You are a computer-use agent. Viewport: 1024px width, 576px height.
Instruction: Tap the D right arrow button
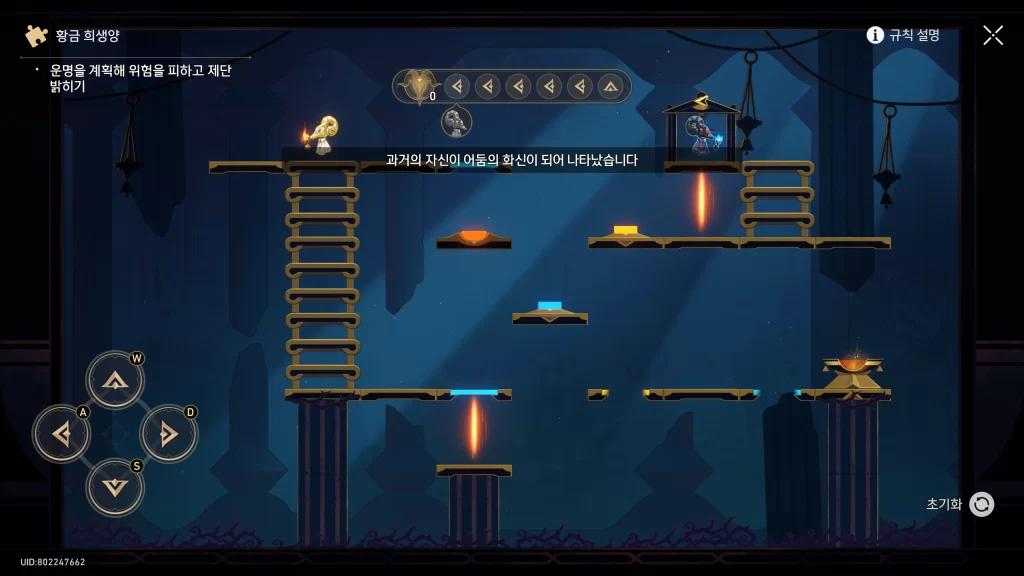point(168,434)
